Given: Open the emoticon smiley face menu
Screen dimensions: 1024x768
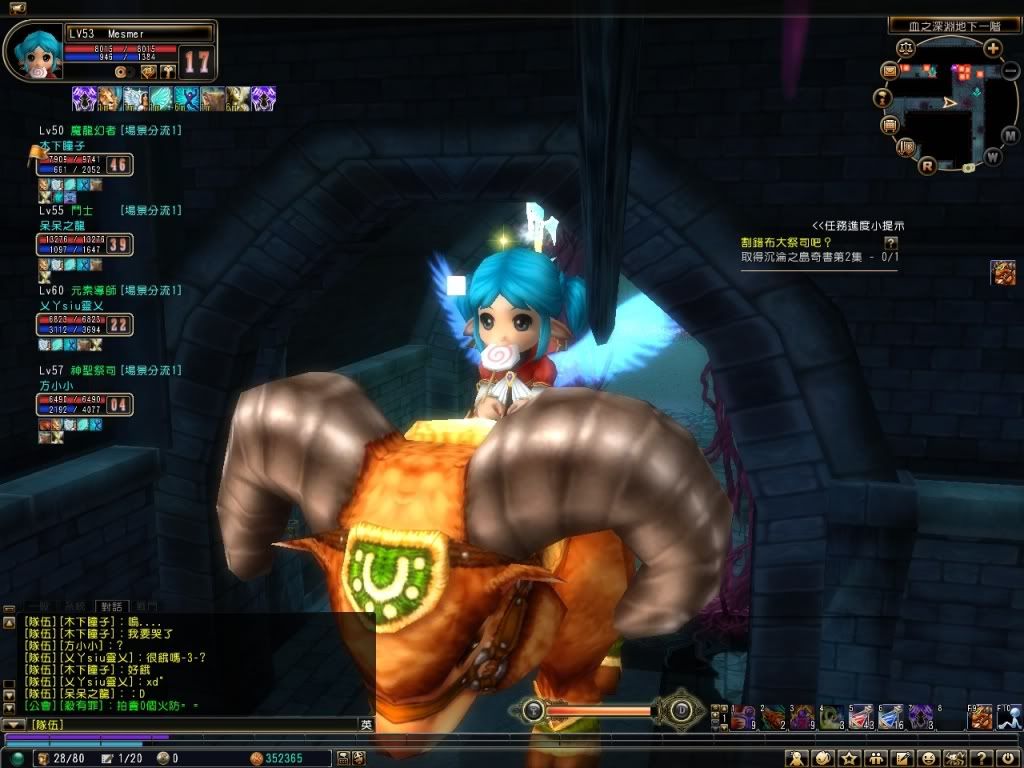Looking at the screenshot, I should pos(929,758).
